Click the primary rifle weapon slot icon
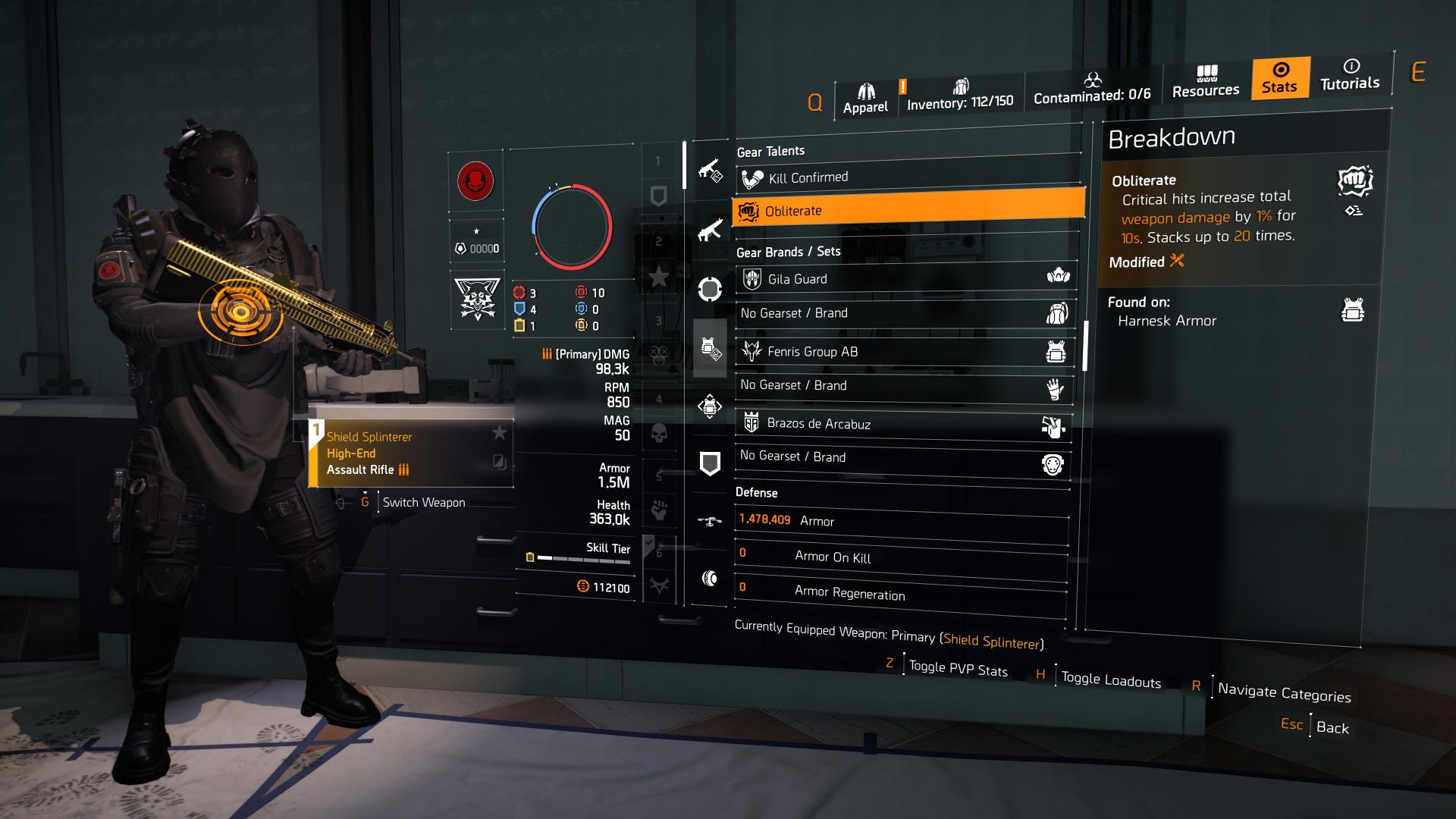The height and width of the screenshot is (819, 1456). click(710, 172)
